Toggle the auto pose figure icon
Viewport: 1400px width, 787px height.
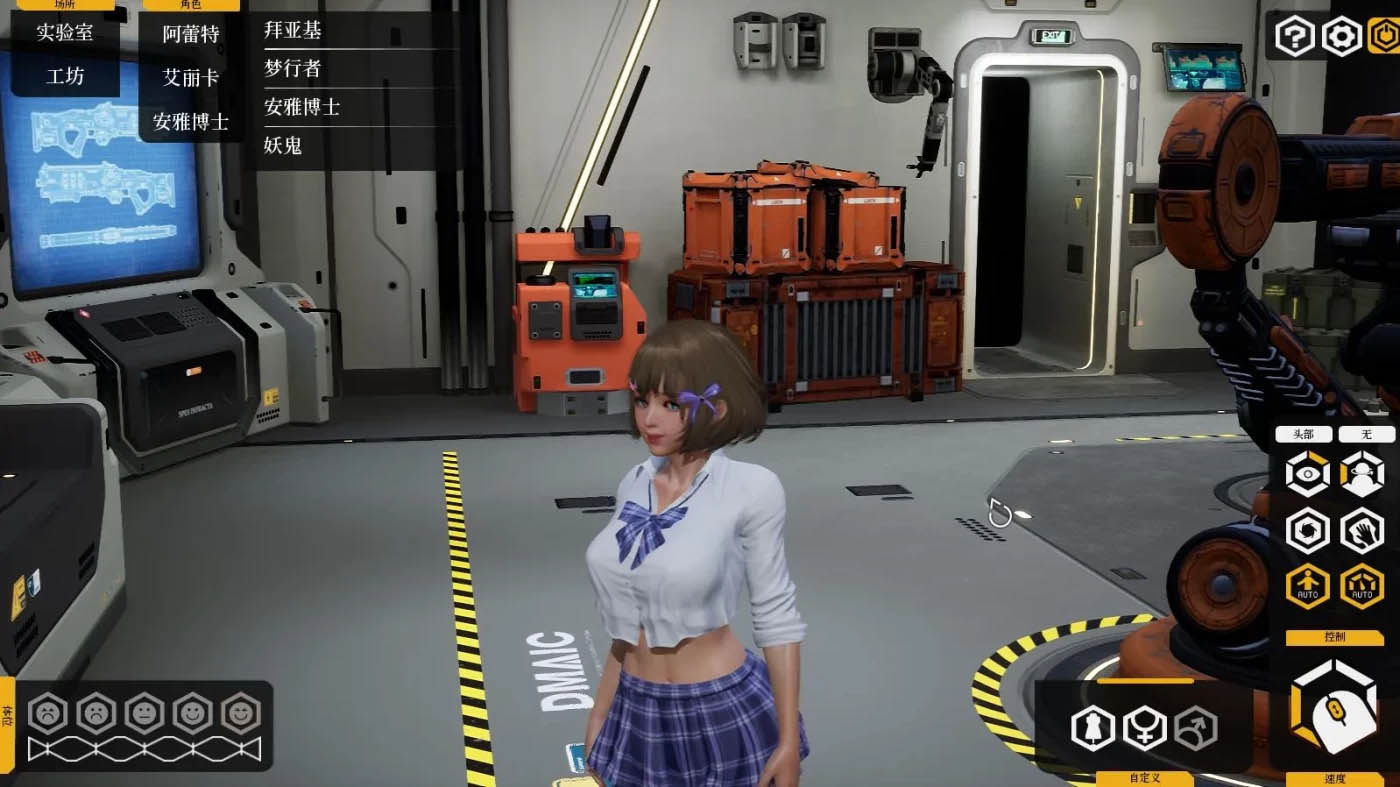point(1307,586)
